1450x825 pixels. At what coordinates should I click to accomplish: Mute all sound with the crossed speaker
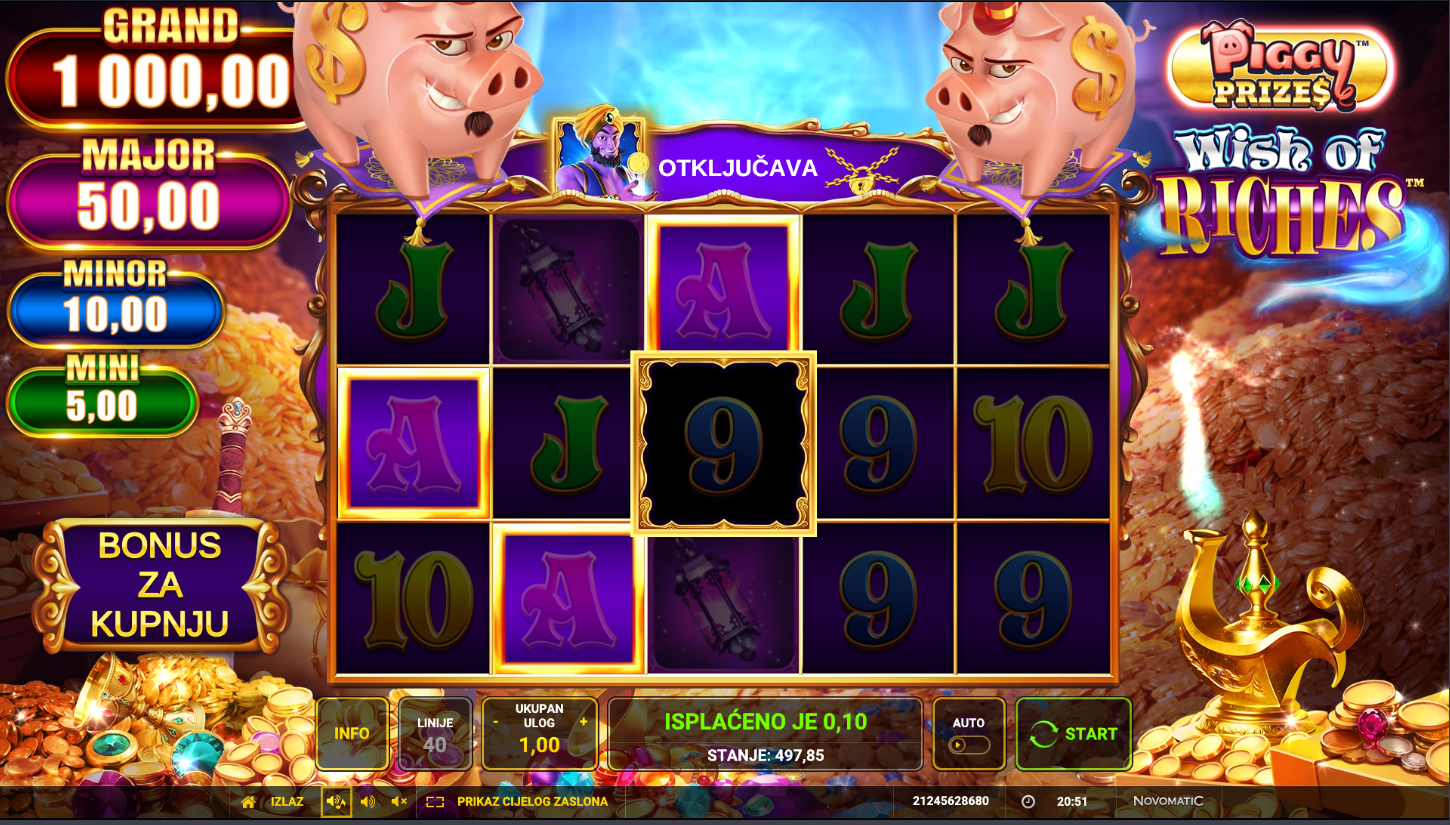point(399,802)
